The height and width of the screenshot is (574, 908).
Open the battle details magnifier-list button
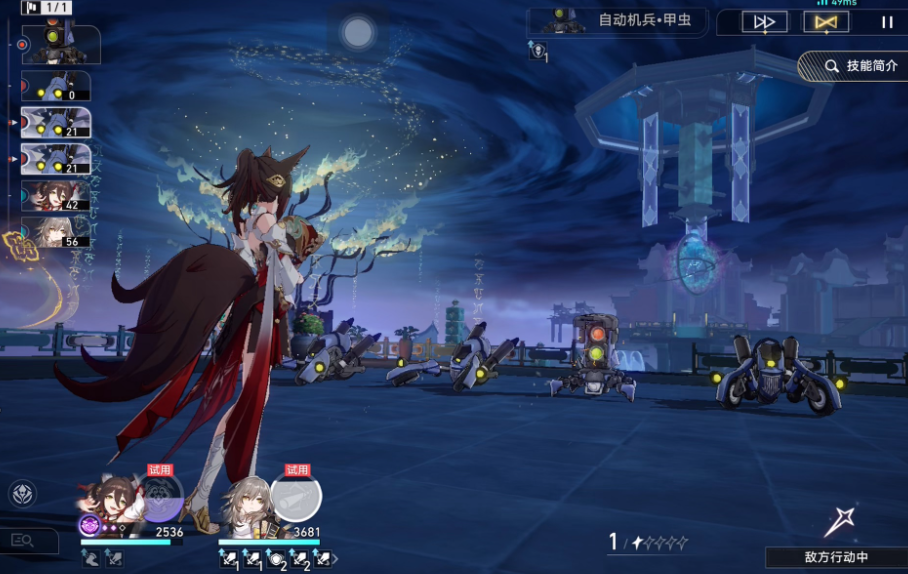pyautogui.click(x=22, y=541)
